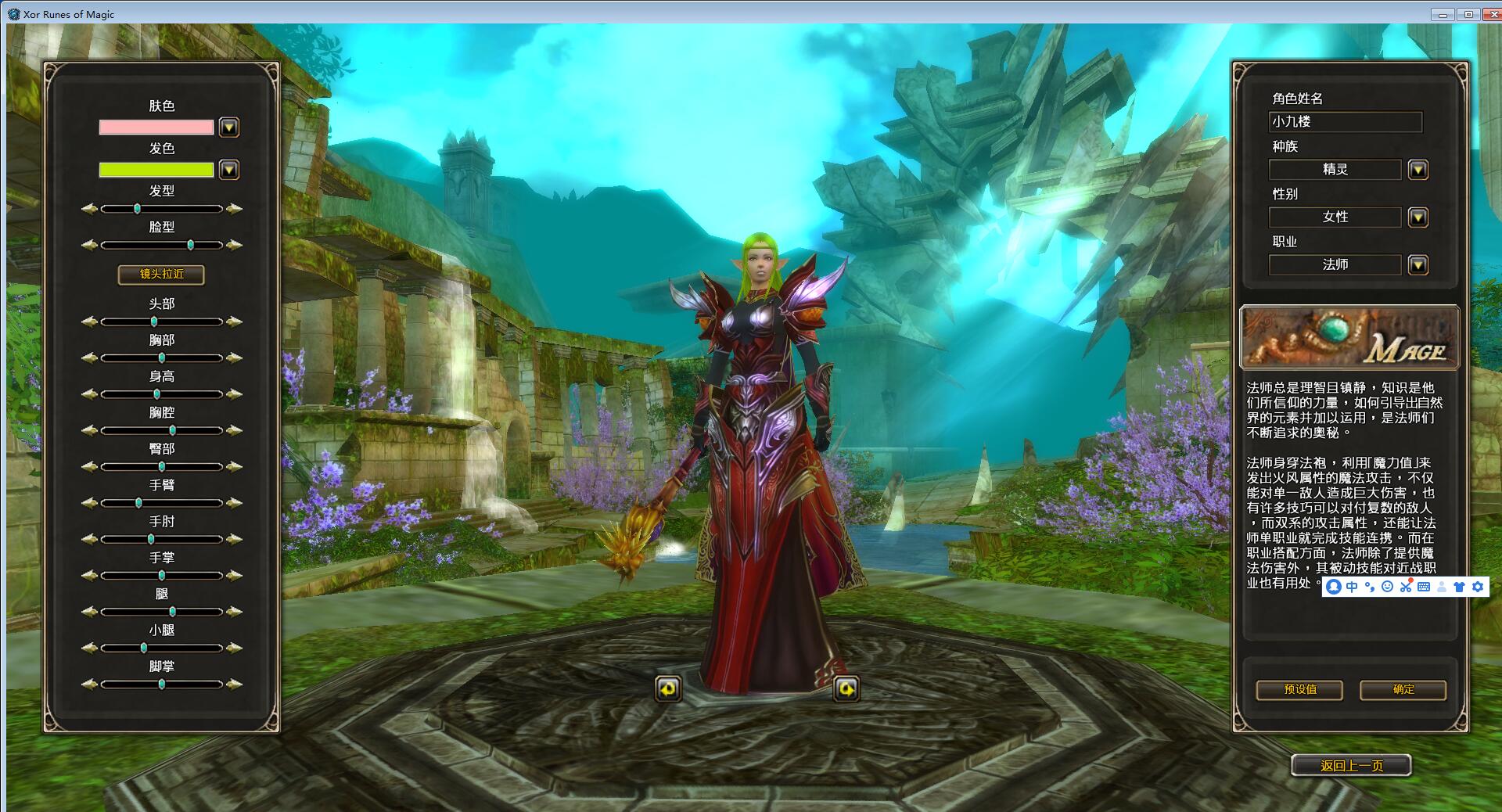Viewport: 1502px width, 812px height.
Task: Click the character name (角色姓名) input field
Action: pos(1345,121)
